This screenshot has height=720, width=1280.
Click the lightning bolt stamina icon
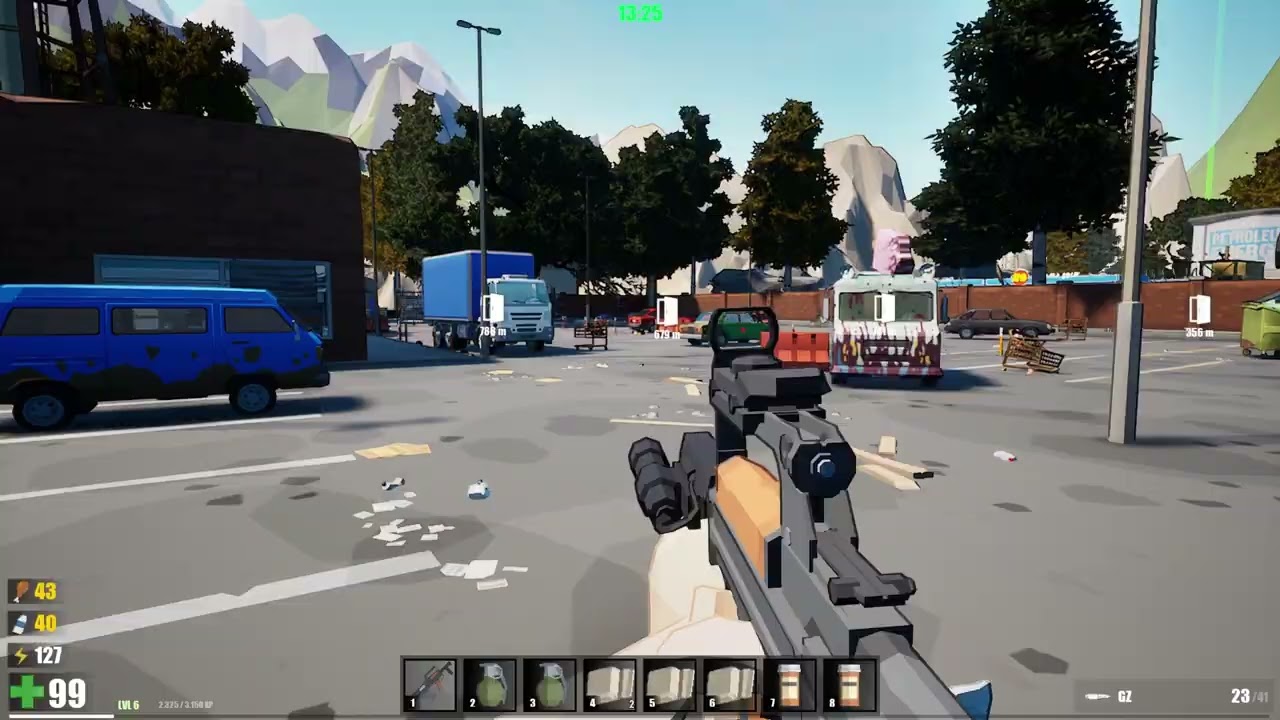tap(18, 624)
